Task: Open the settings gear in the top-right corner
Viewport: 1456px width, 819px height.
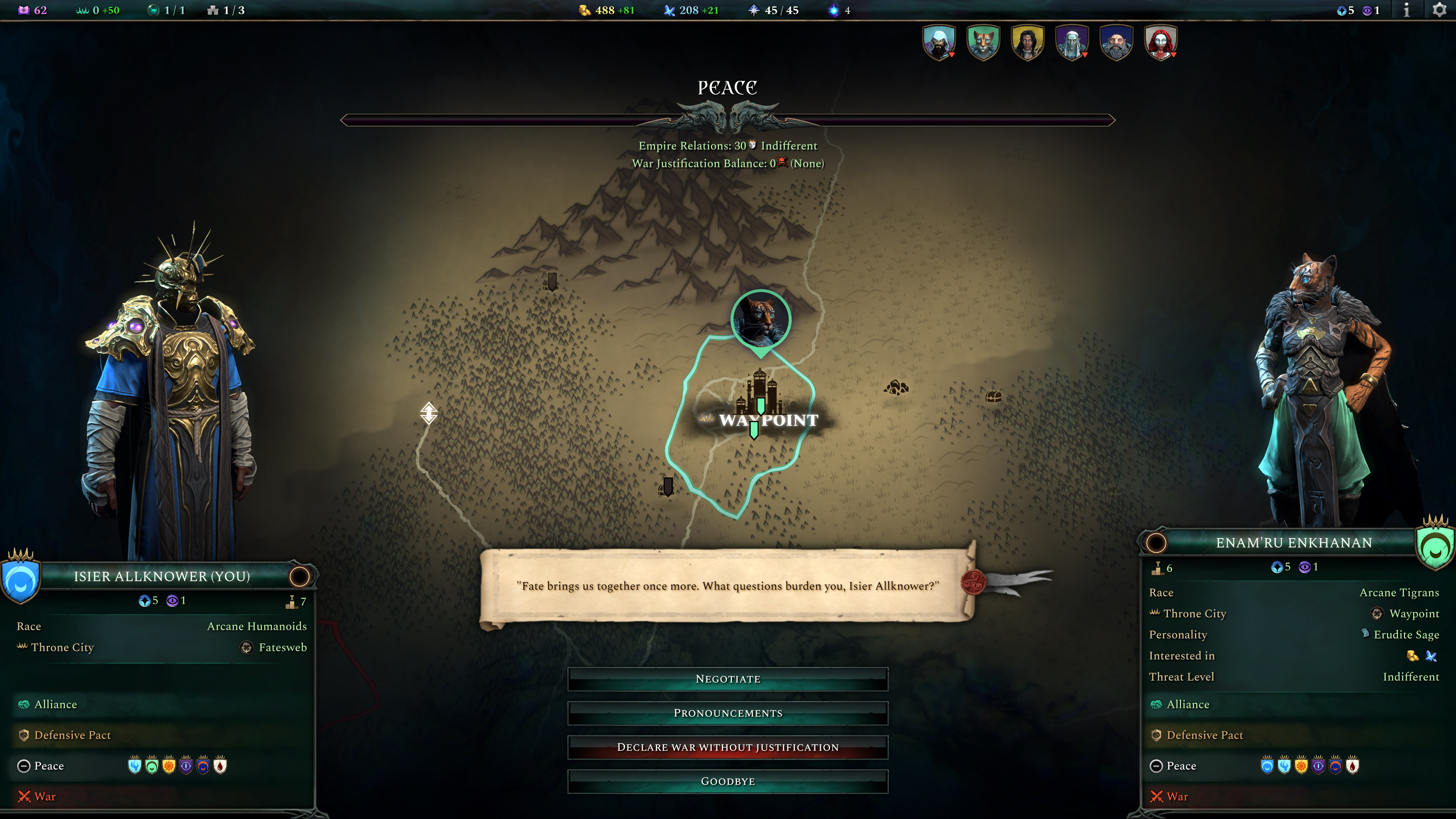Action: click(x=1440, y=9)
